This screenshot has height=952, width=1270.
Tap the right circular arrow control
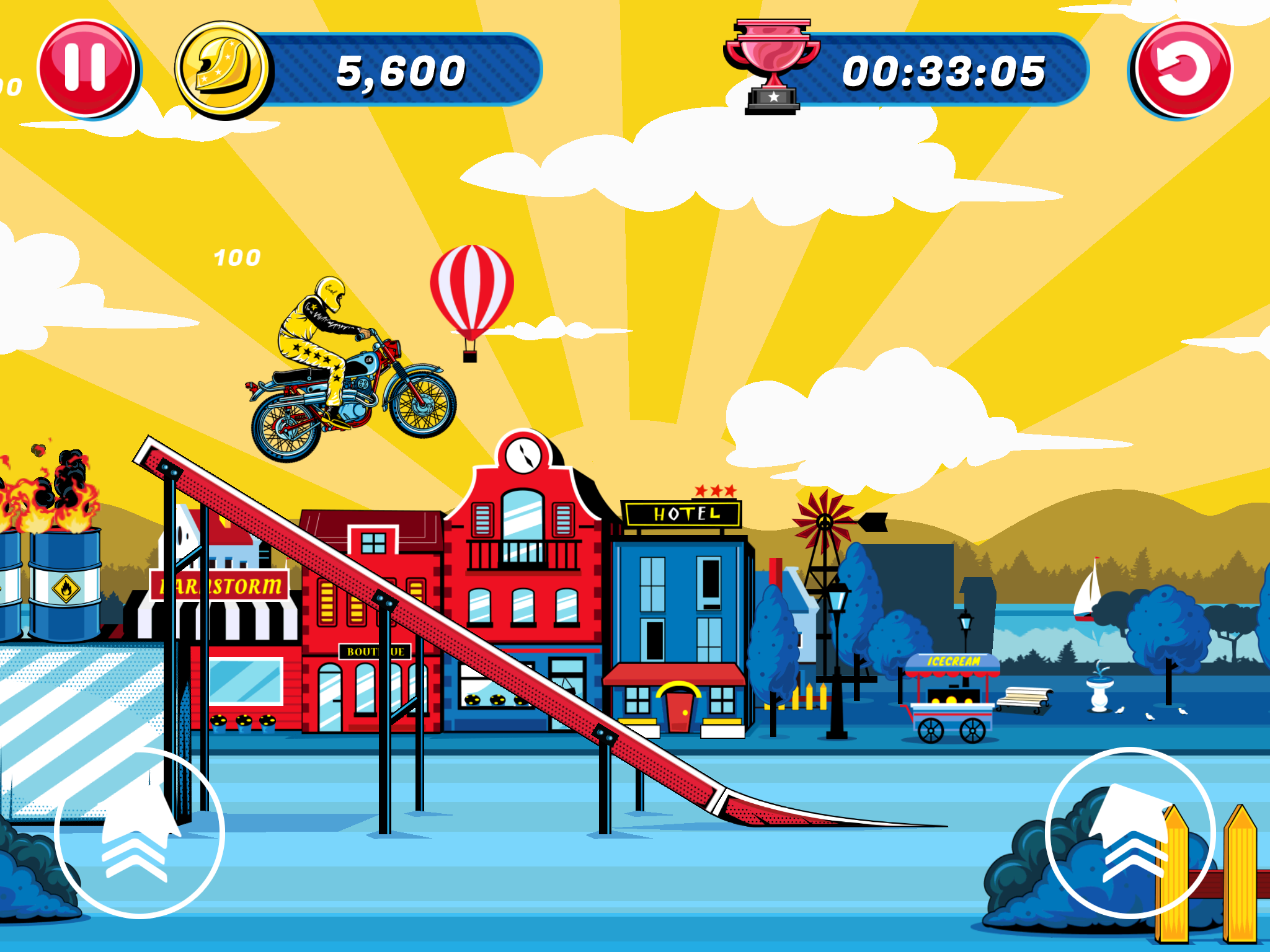[1130, 832]
